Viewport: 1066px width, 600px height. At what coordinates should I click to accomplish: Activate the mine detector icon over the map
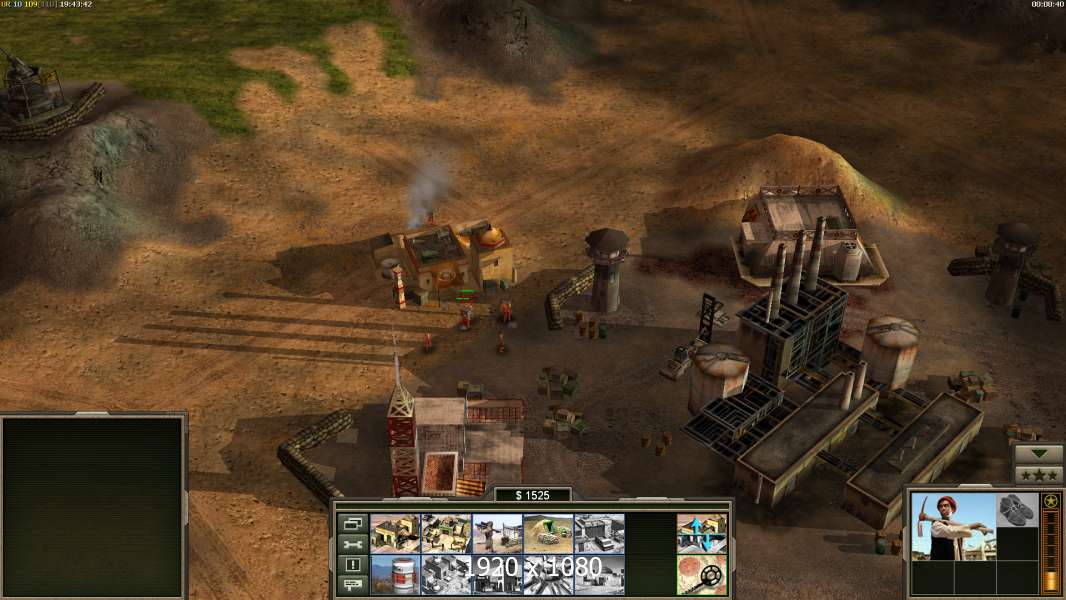tap(702, 574)
